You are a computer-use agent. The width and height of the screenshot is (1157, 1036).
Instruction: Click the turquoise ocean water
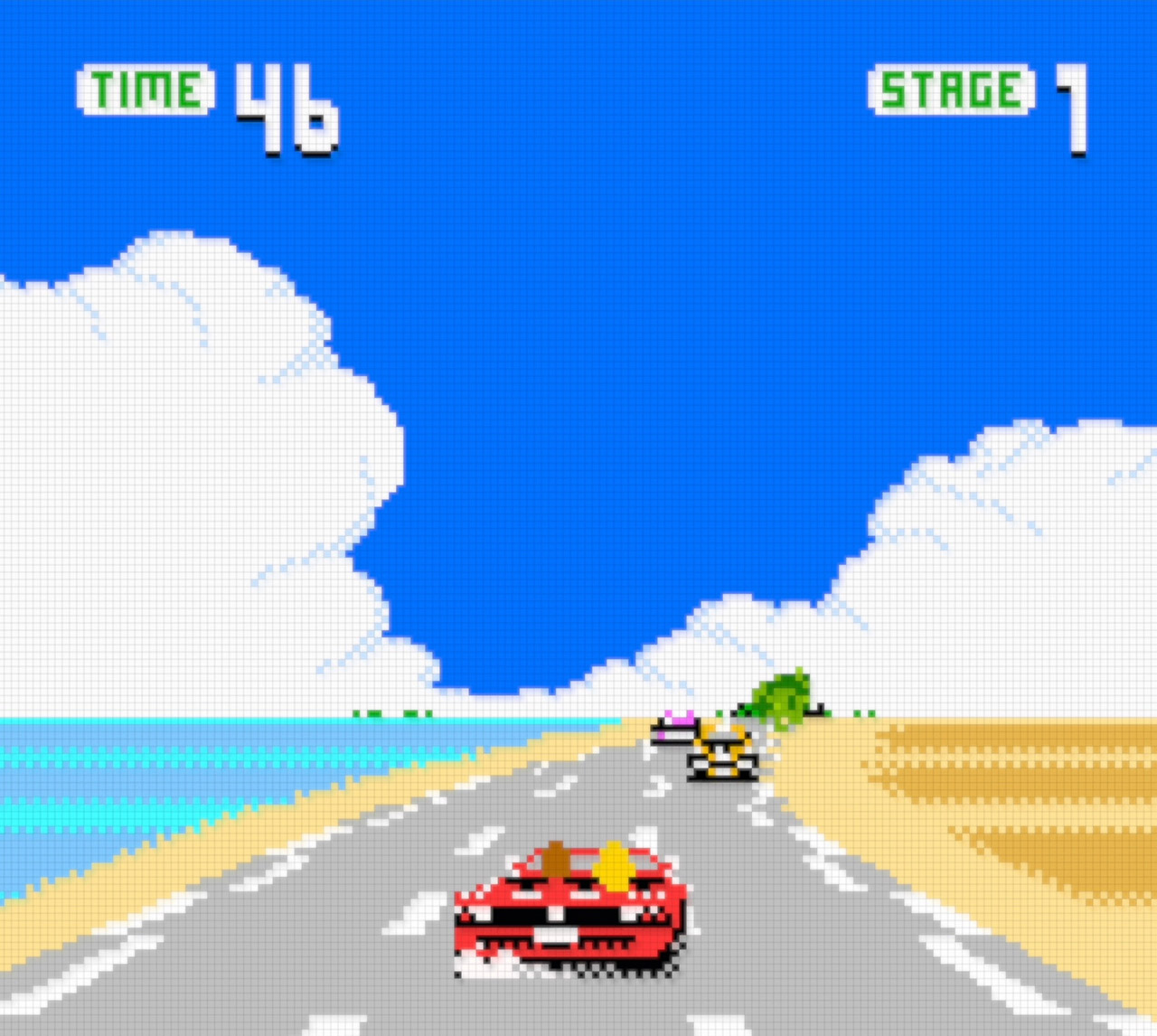(x=136, y=777)
